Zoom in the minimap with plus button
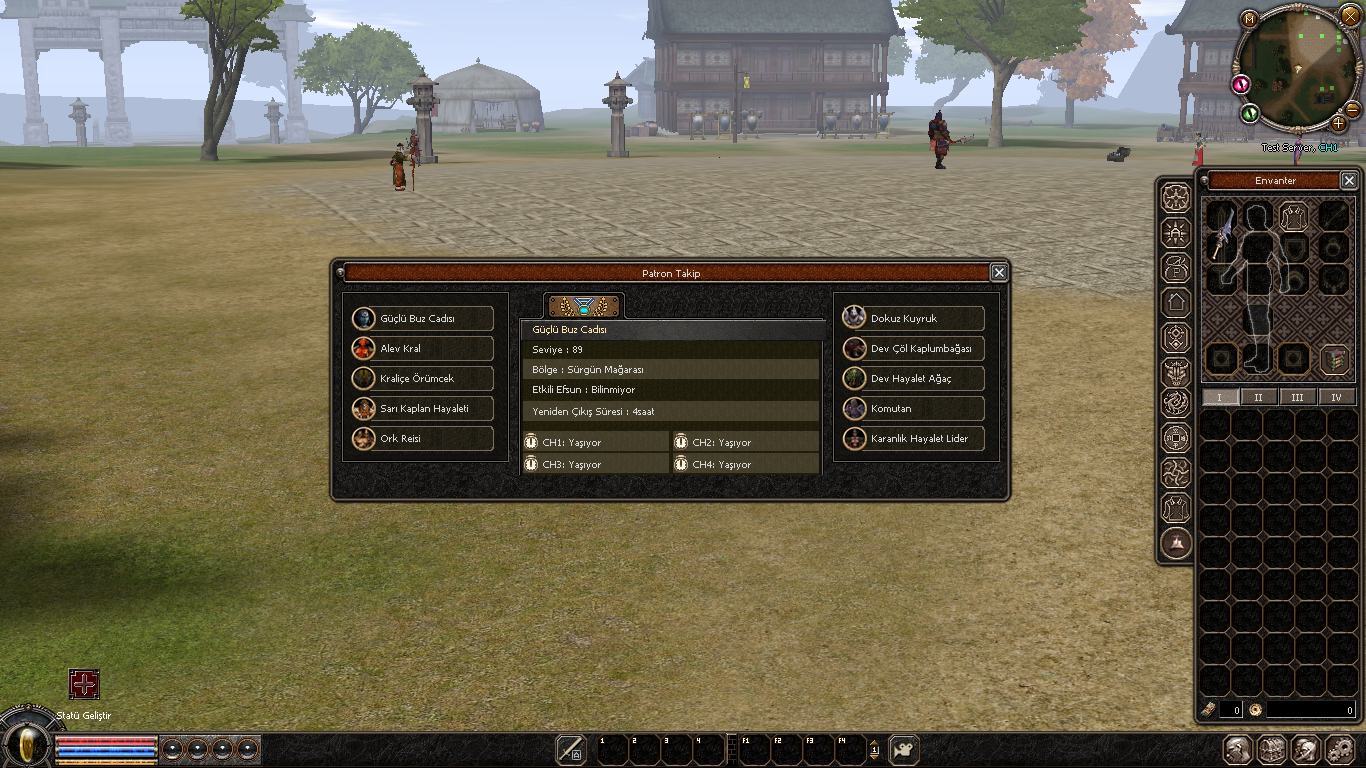The height and width of the screenshot is (768, 1366). pyautogui.click(x=1338, y=123)
